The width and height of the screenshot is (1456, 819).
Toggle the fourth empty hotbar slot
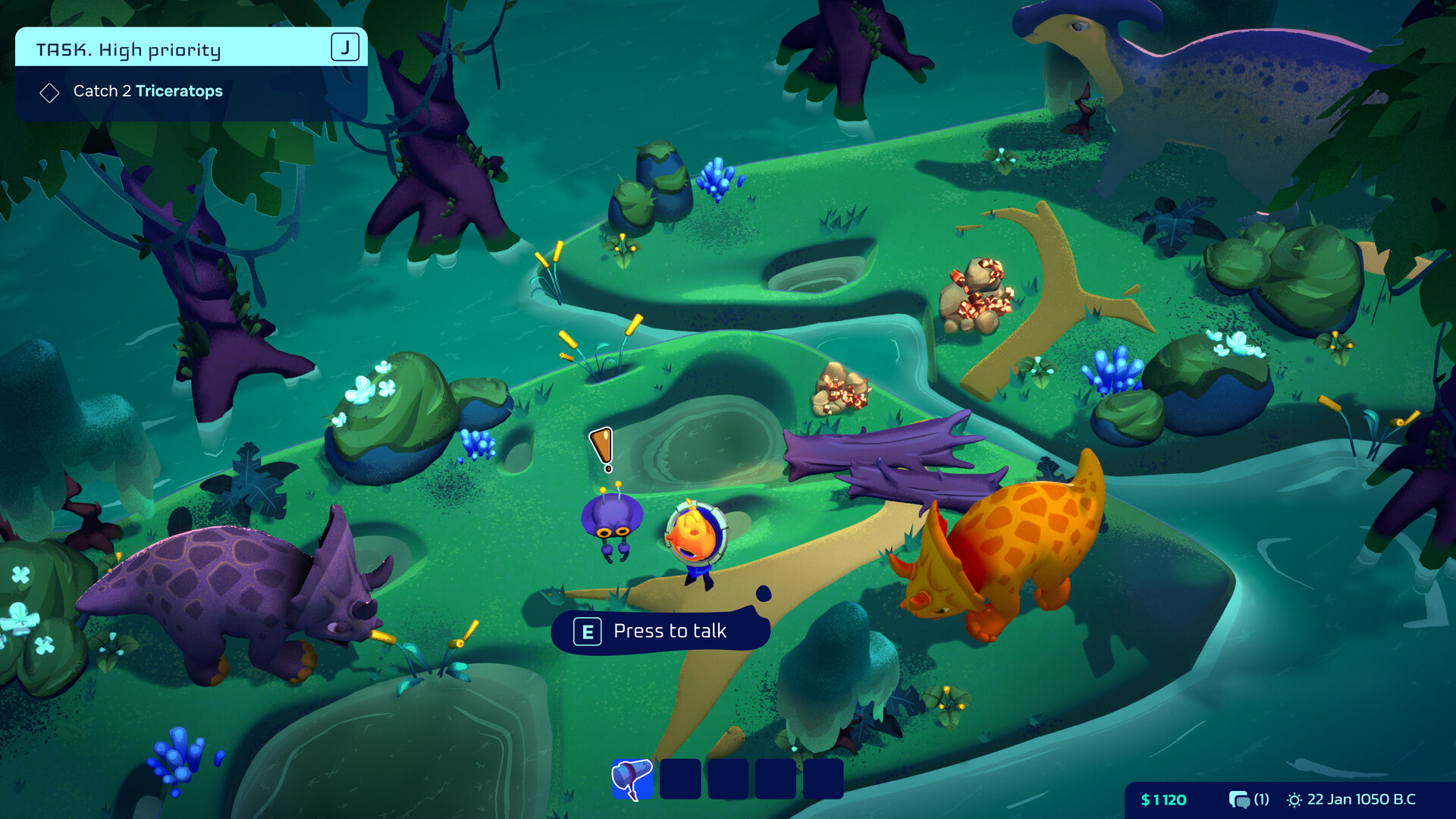pyautogui.click(x=777, y=780)
